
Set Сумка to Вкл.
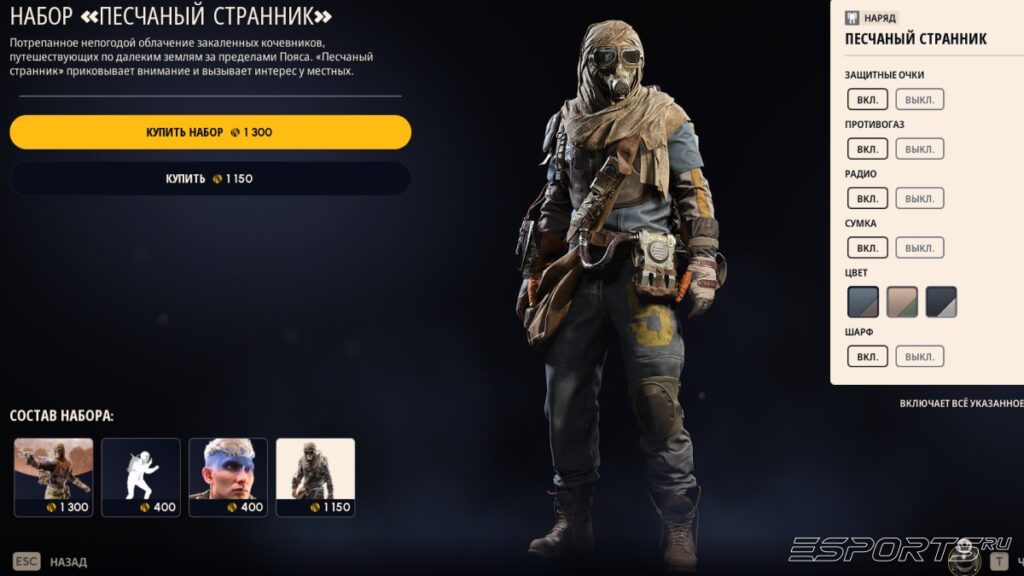[867, 247]
